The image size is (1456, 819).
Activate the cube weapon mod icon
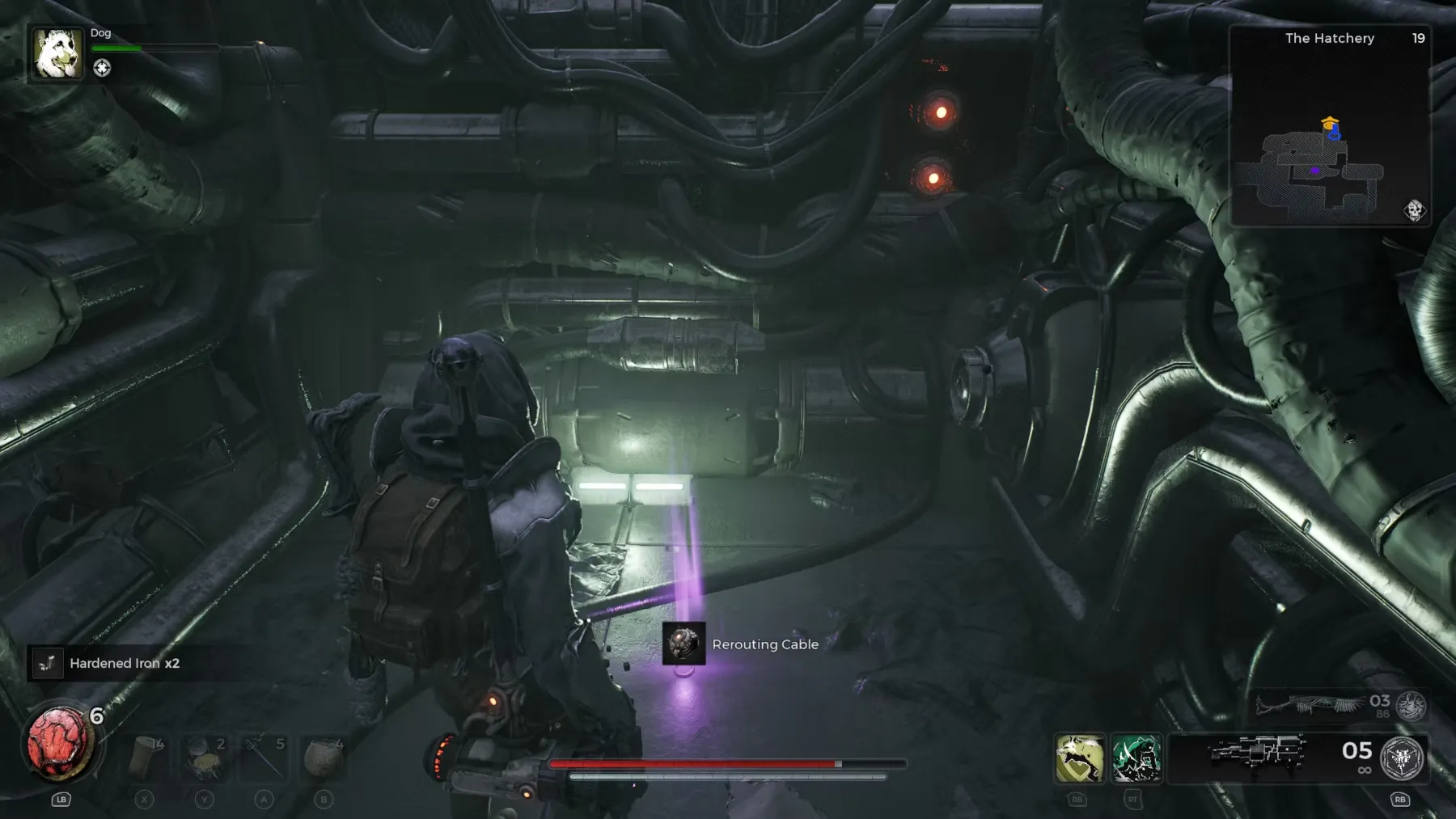[x=1402, y=758]
